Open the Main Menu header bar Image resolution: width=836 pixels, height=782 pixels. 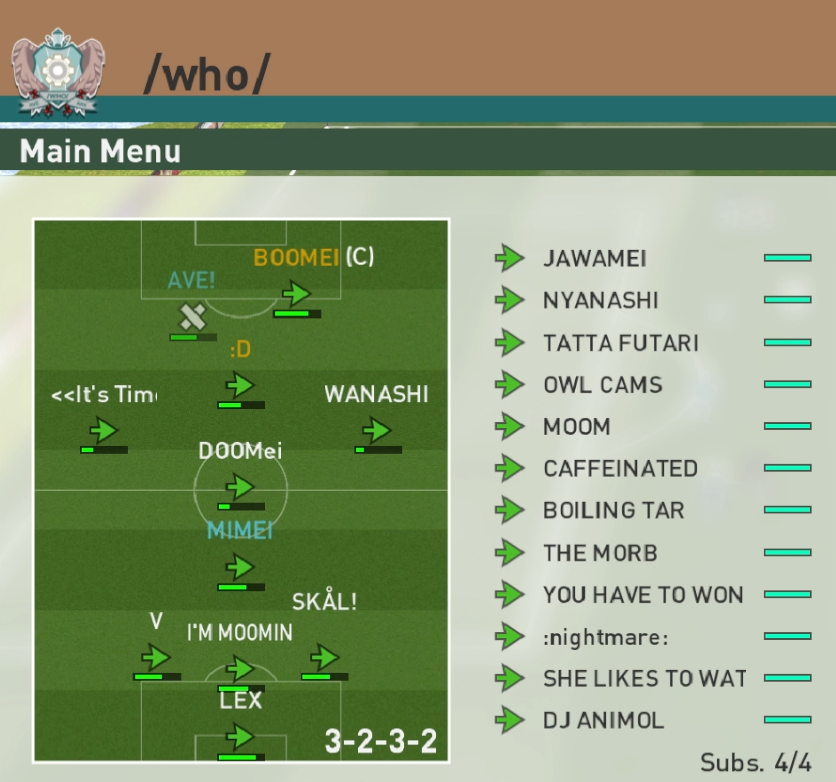100,152
